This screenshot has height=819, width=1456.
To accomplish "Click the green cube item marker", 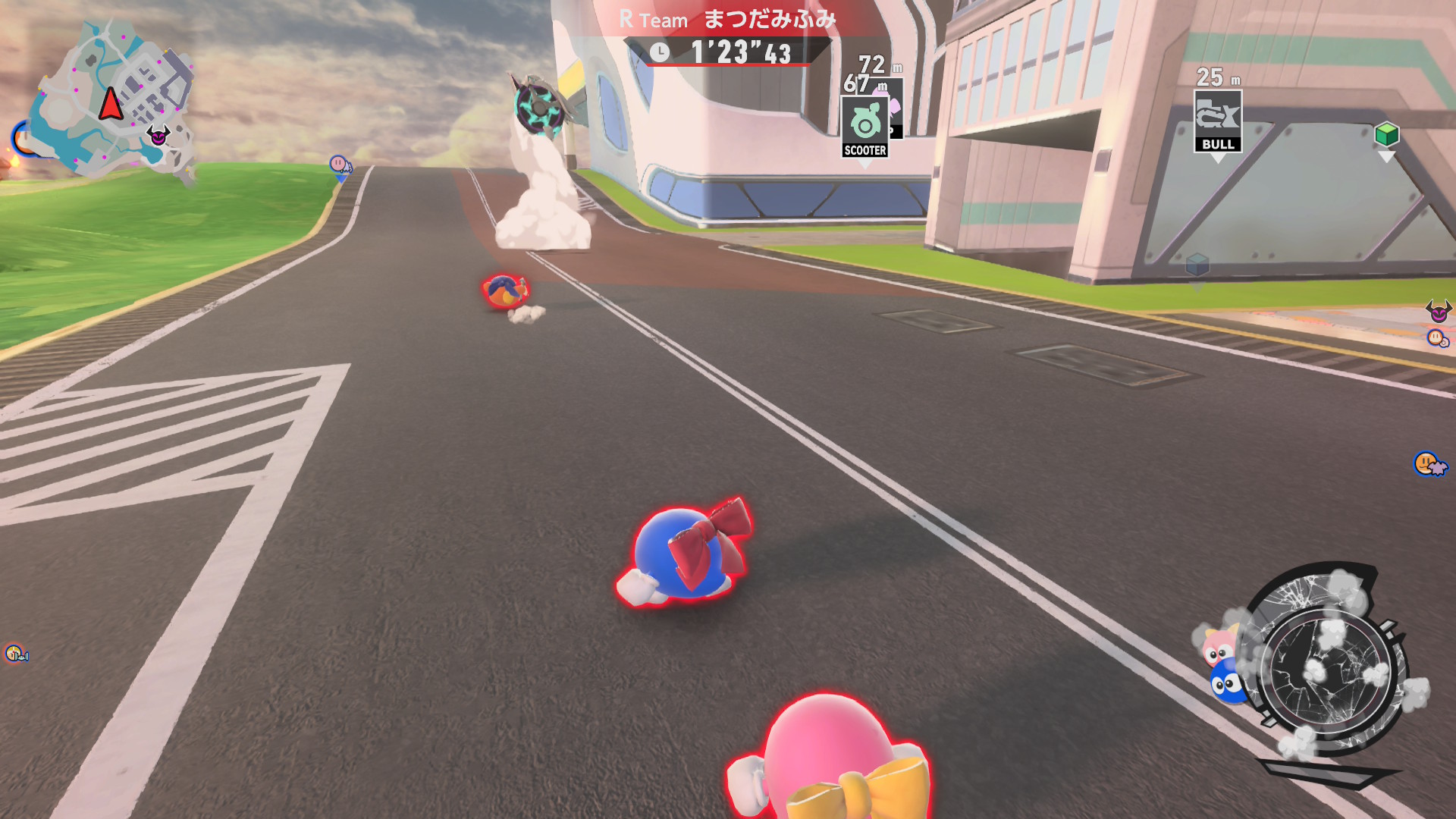I will [x=1386, y=135].
